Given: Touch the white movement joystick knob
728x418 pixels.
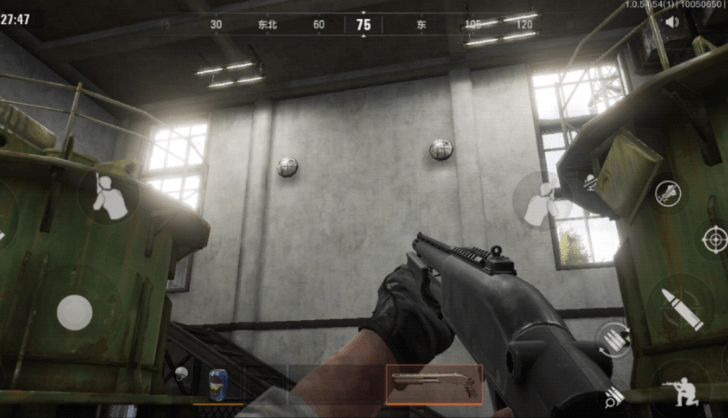Looking at the screenshot, I should (75, 313).
